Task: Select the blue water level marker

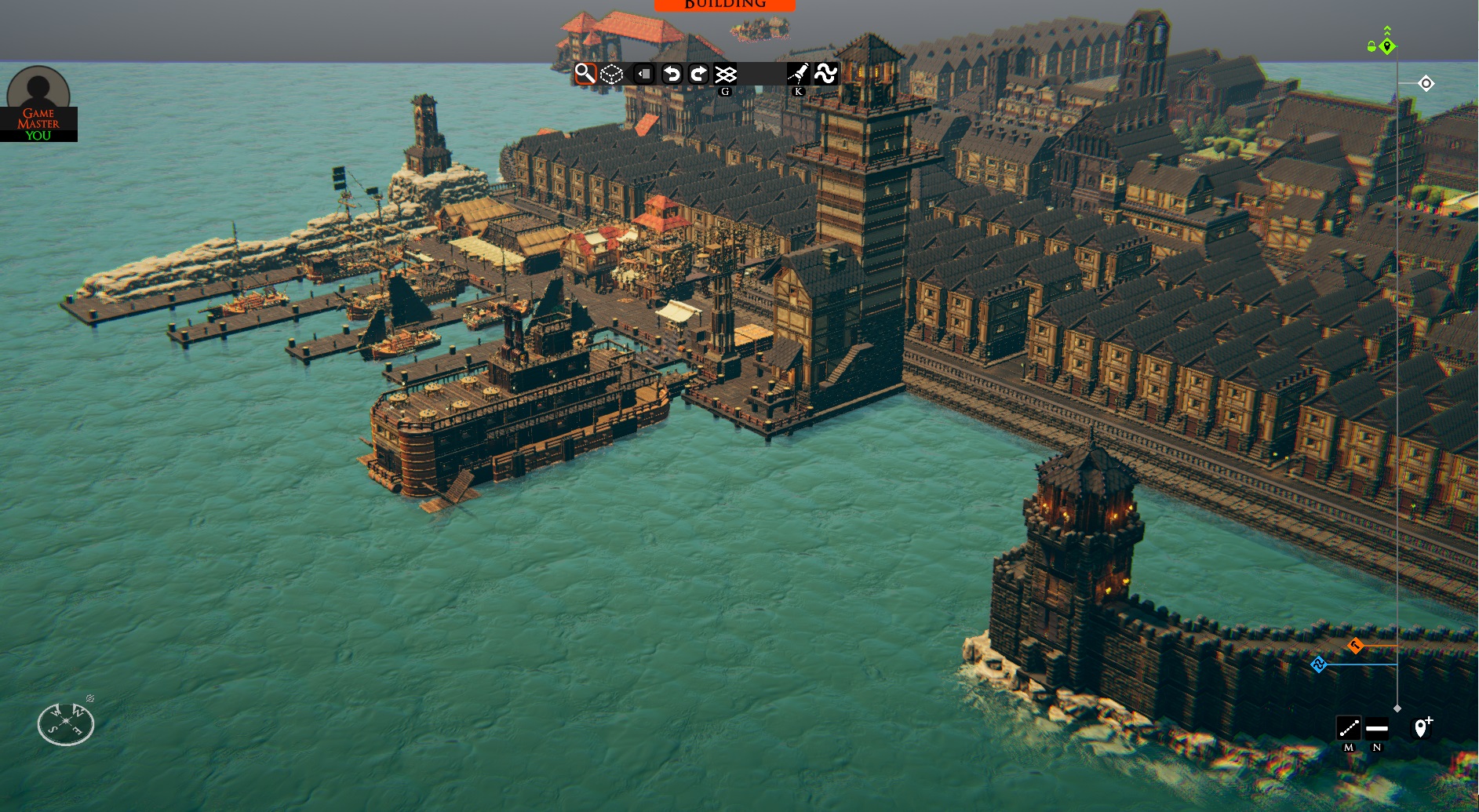Action: 1319,665
